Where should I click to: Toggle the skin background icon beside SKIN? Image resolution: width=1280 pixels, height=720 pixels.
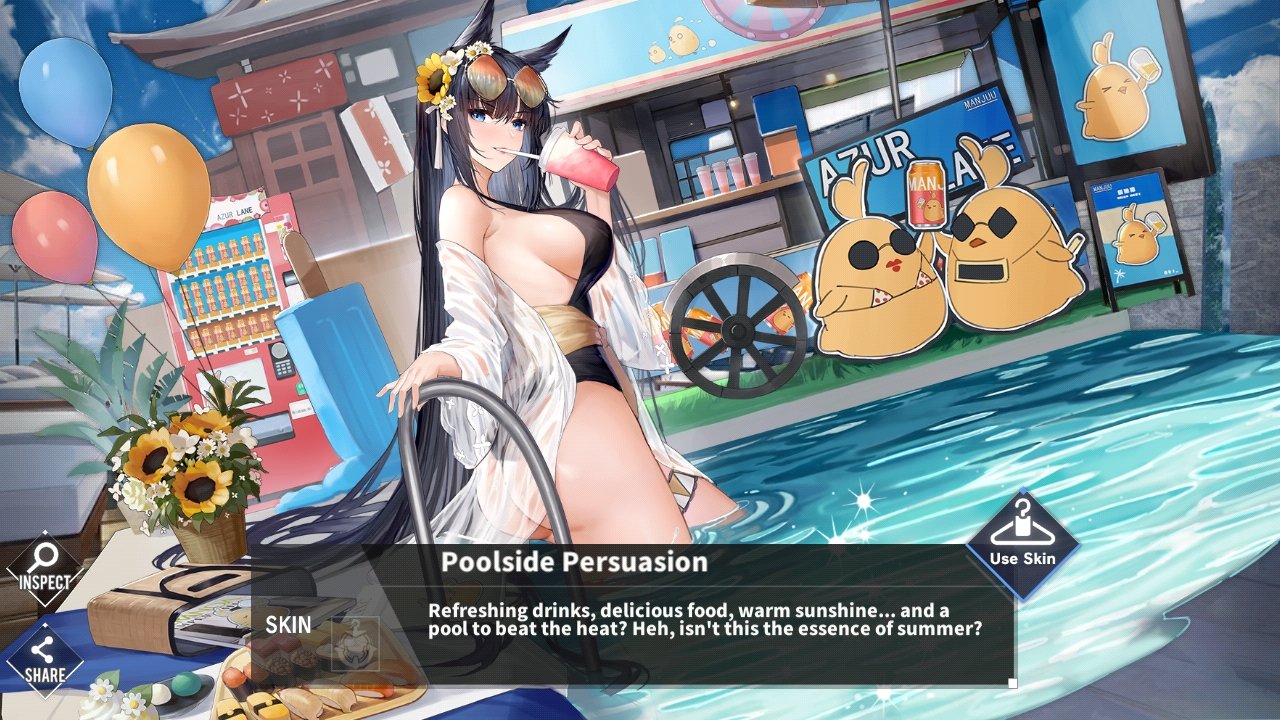[355, 643]
